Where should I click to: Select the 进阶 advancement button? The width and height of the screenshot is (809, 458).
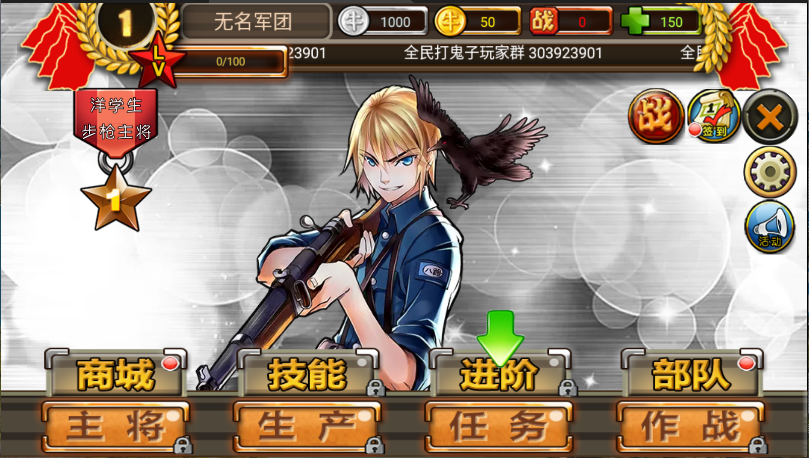tap(499, 375)
